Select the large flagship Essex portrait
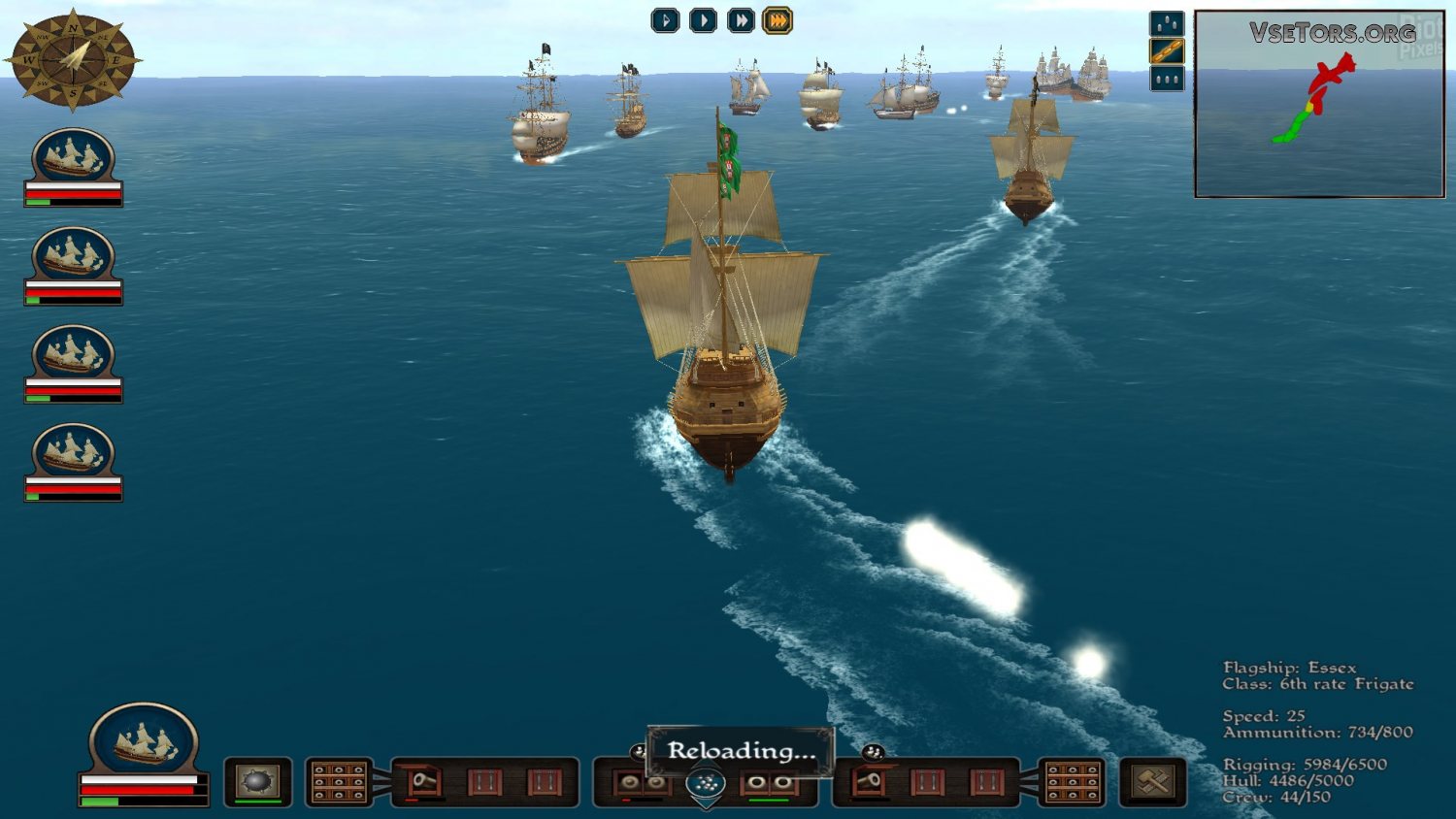 144,741
